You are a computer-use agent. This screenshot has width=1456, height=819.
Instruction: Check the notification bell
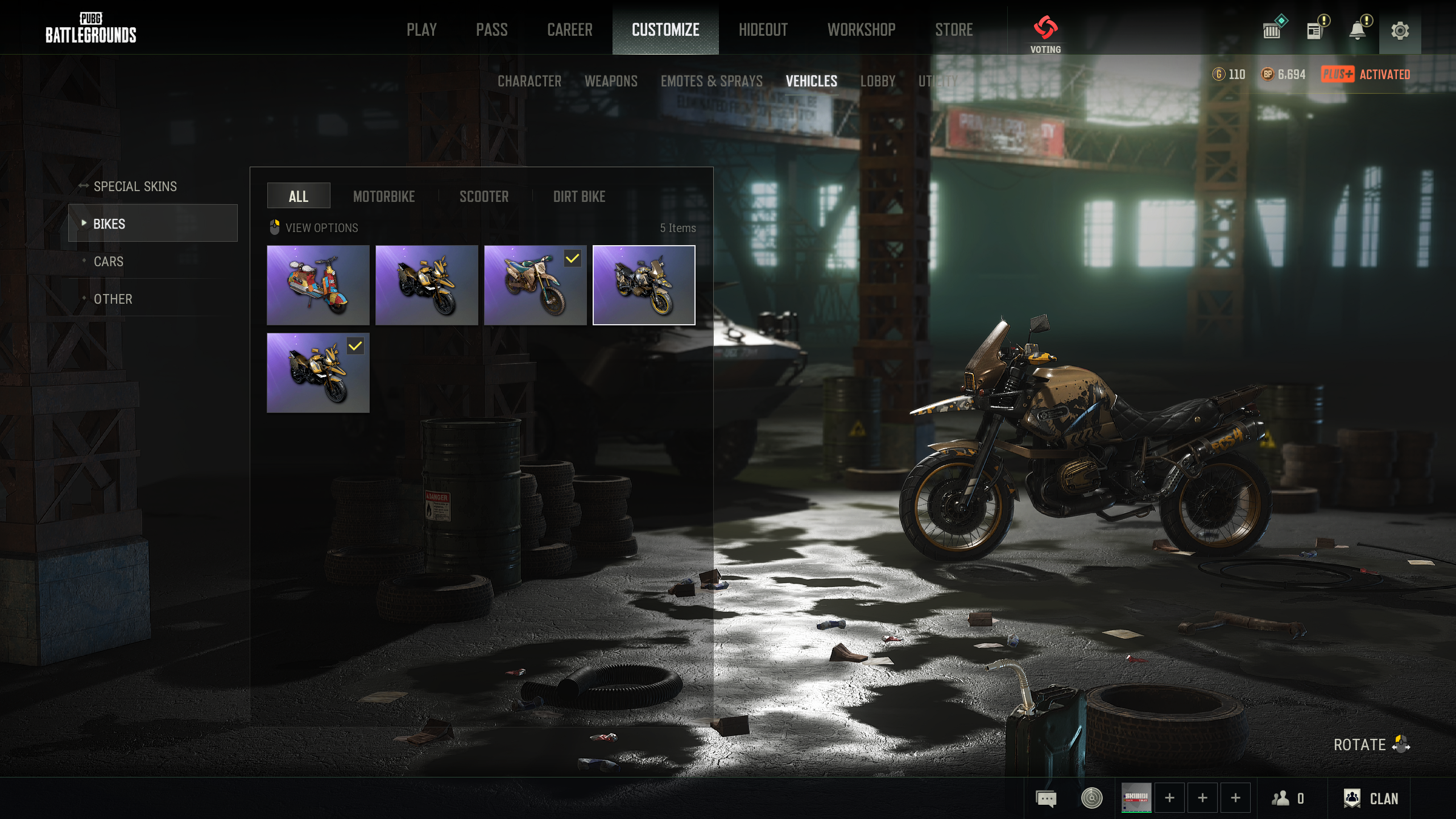(x=1358, y=31)
